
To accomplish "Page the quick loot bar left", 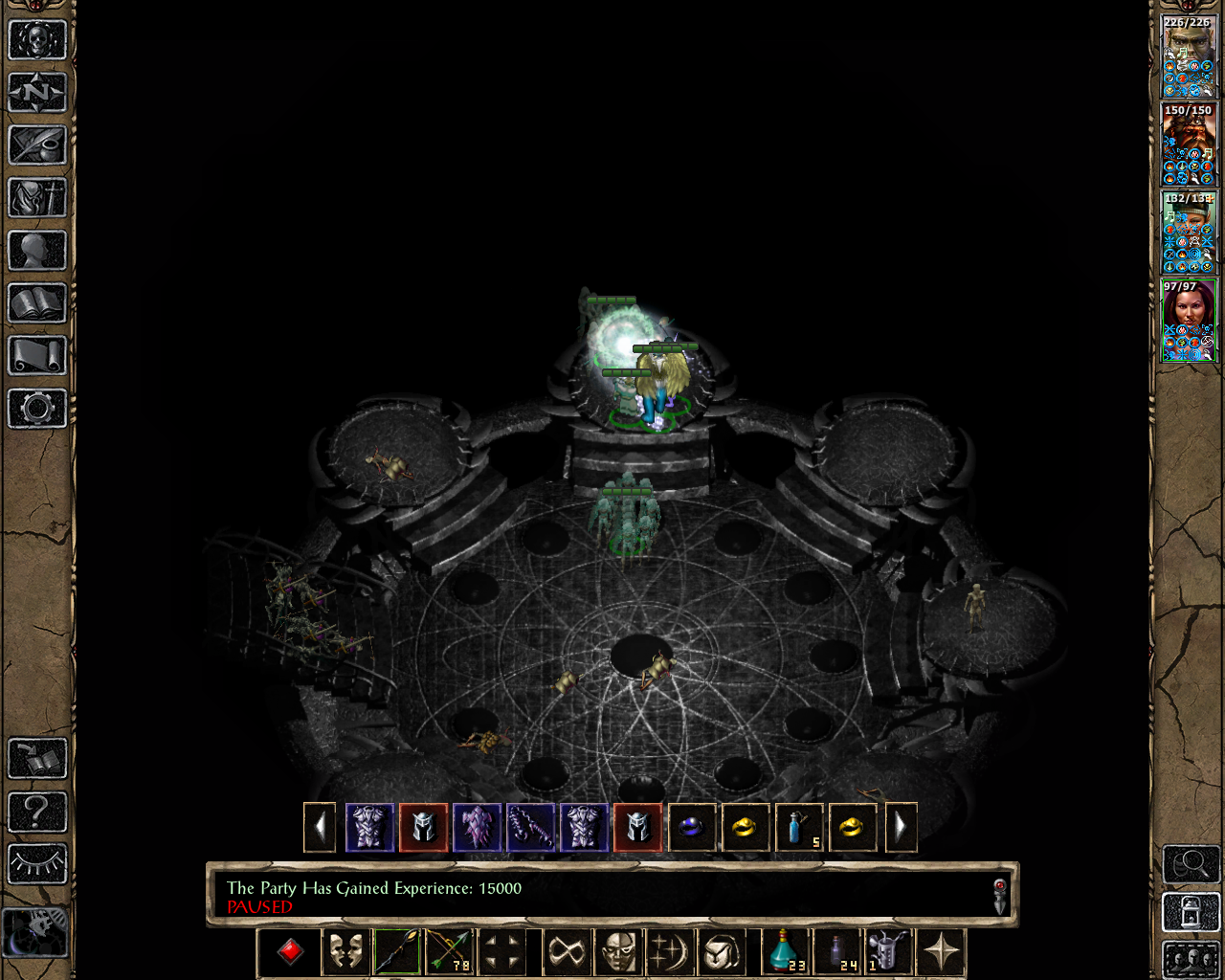I will tap(320, 827).
